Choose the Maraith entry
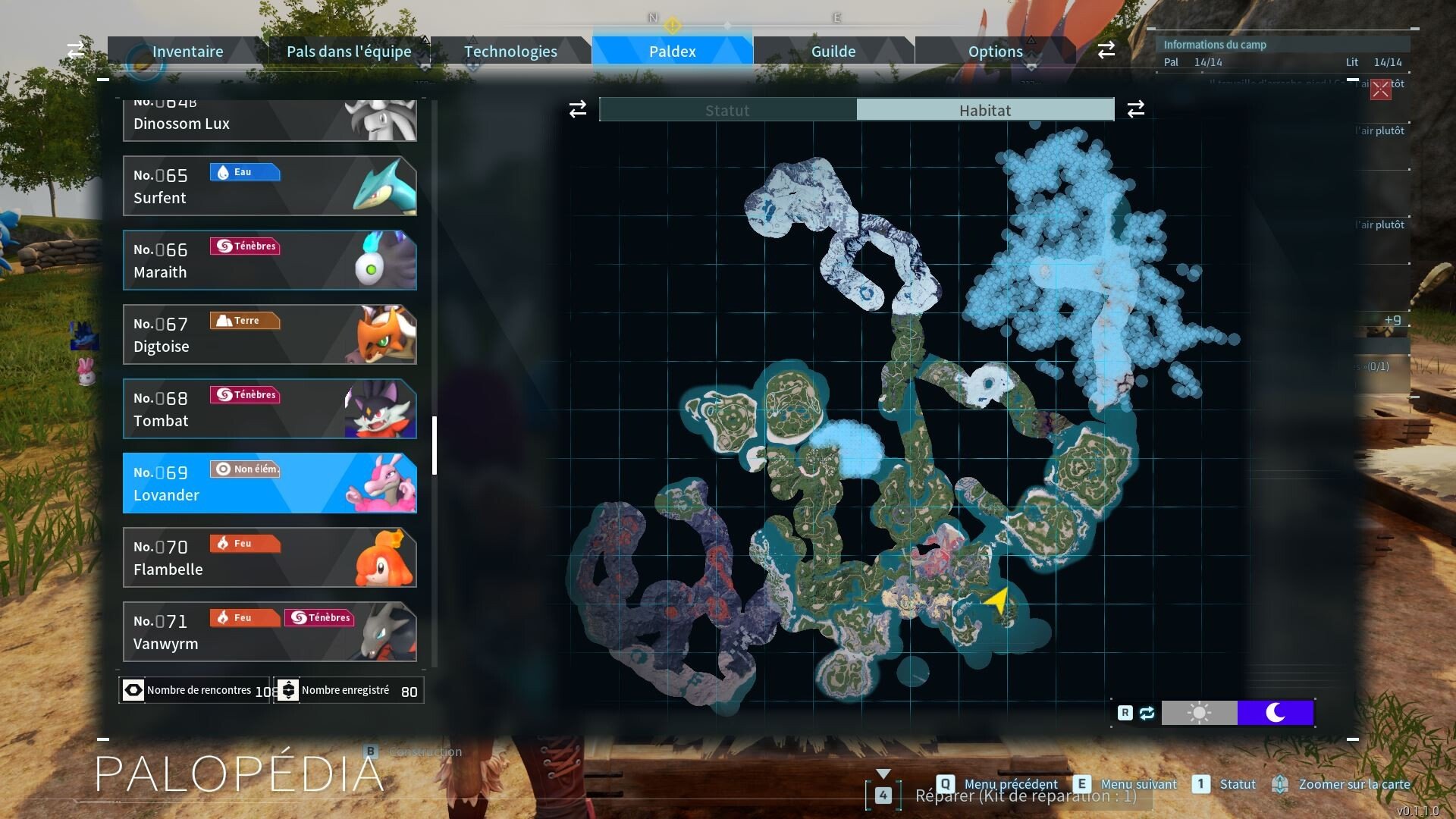Viewport: 1456px width, 819px height. coord(269,260)
